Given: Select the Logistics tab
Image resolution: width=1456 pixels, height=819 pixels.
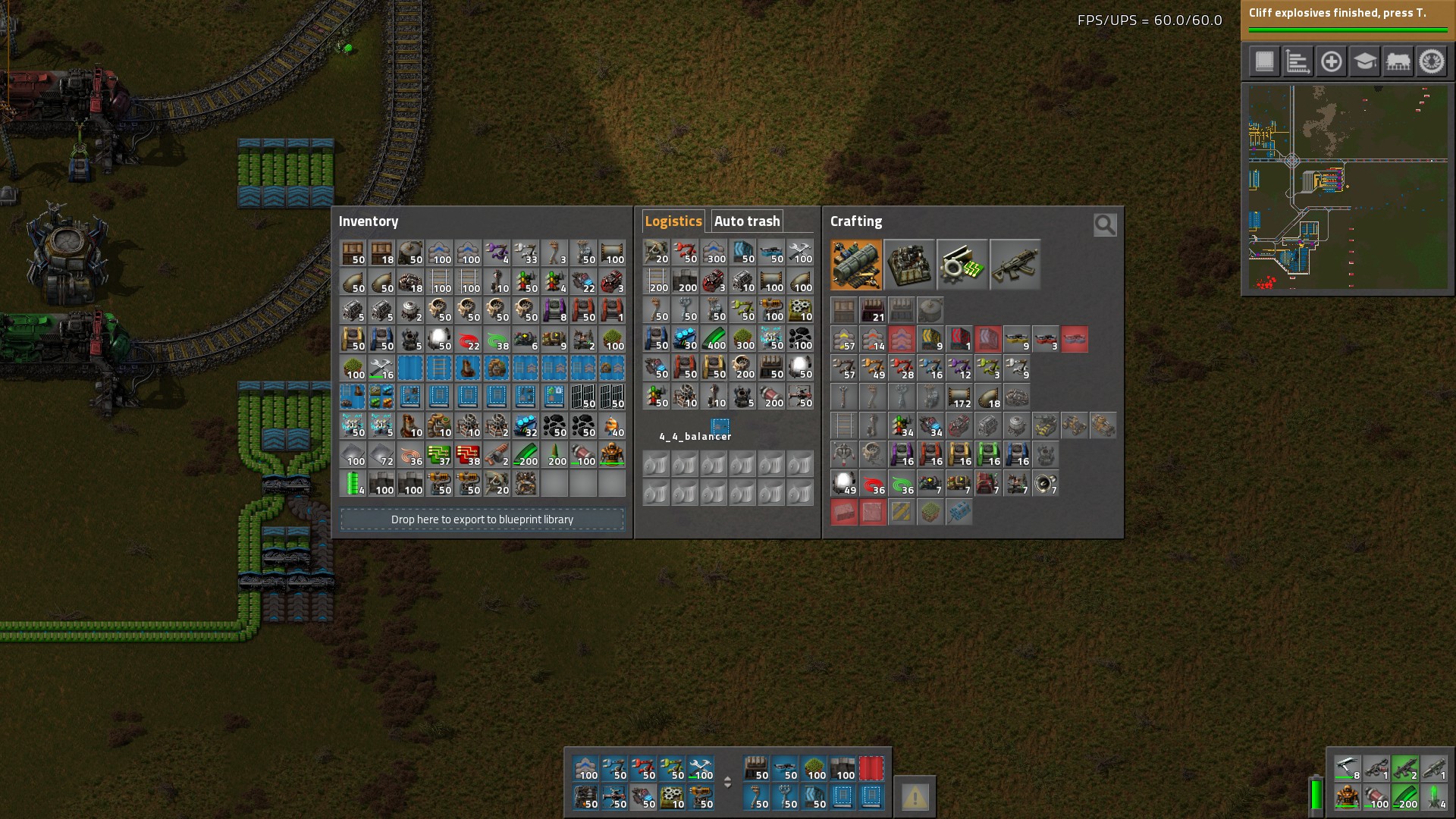Looking at the screenshot, I should pos(673,221).
